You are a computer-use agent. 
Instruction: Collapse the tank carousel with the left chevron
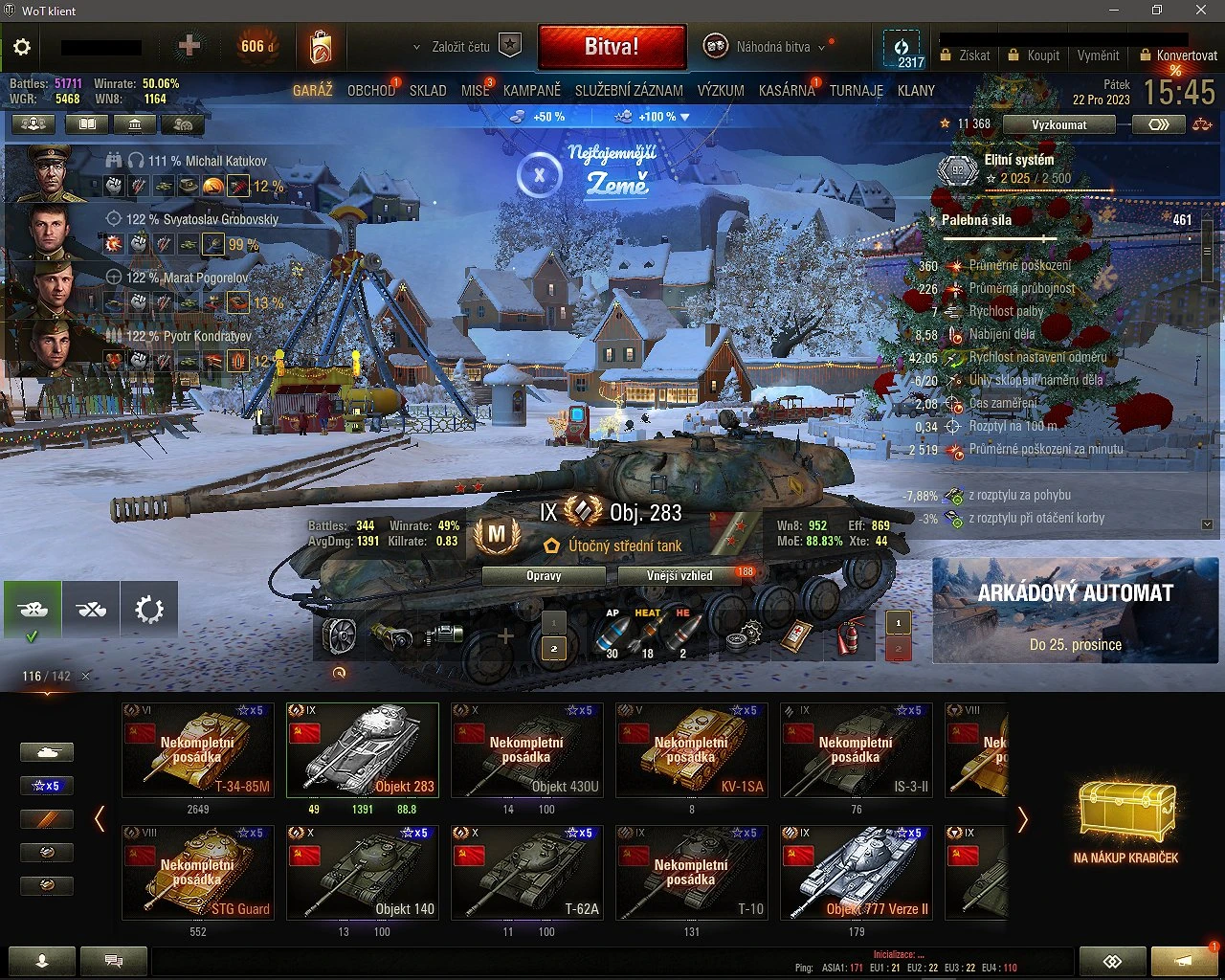tap(100, 819)
